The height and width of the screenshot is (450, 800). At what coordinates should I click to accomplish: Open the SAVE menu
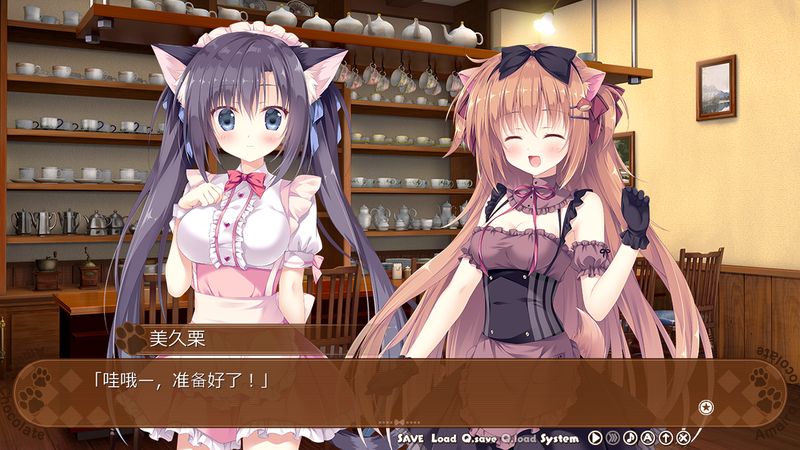point(411,438)
